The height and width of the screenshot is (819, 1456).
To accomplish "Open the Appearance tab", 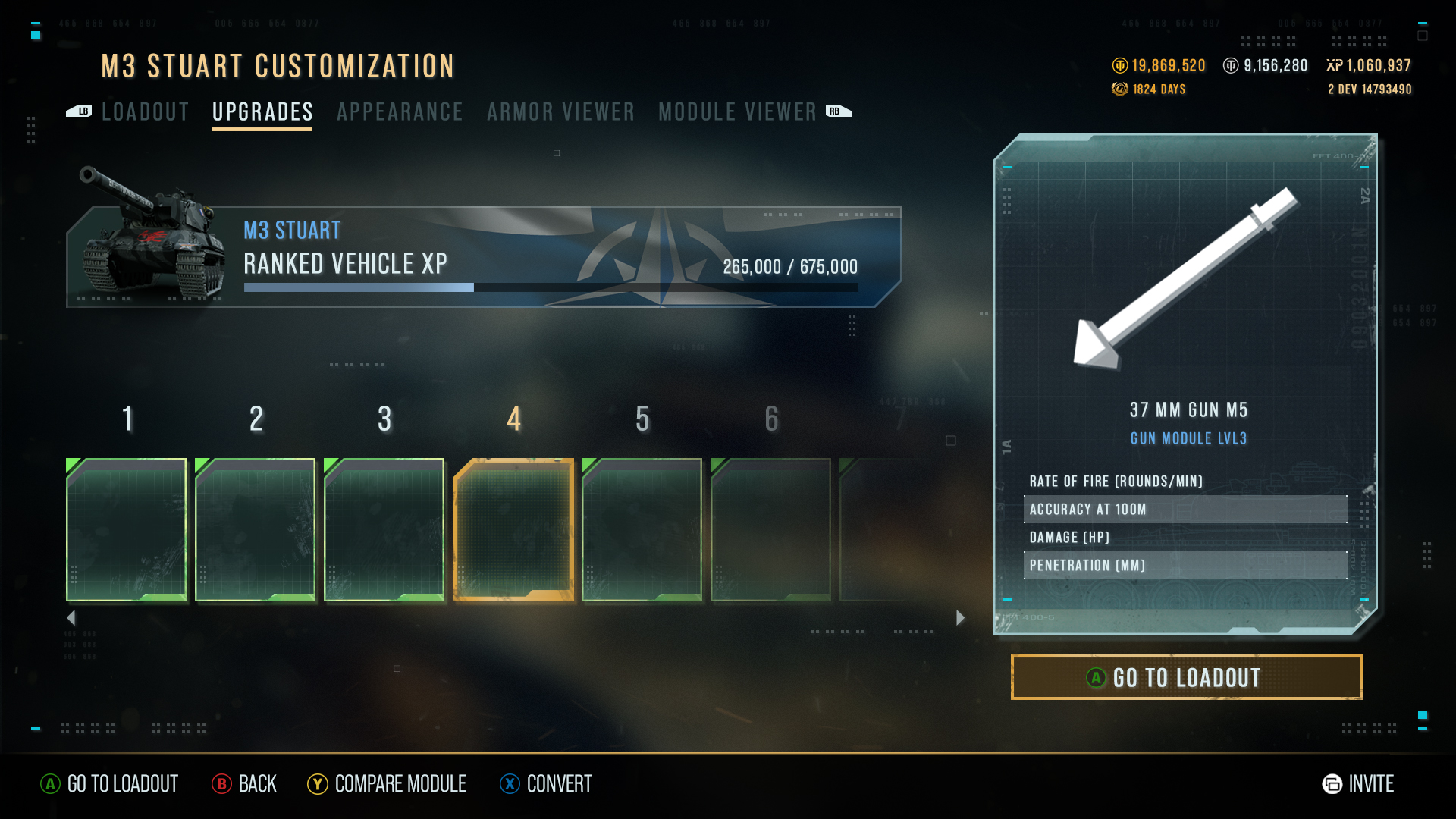I will [400, 112].
